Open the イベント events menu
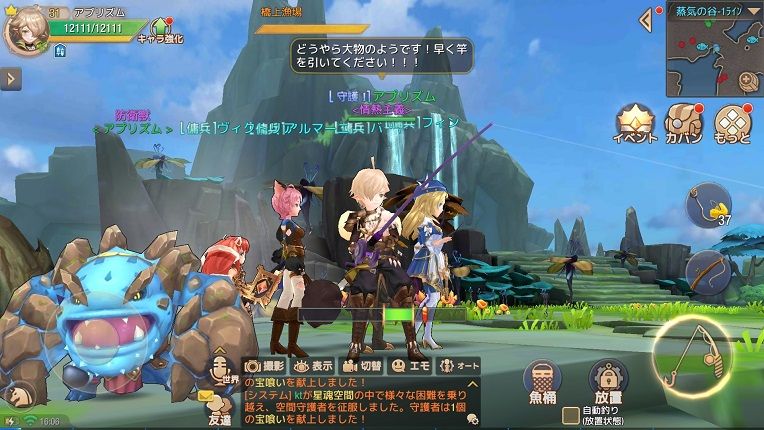This screenshot has height=430, width=764. (x=634, y=122)
